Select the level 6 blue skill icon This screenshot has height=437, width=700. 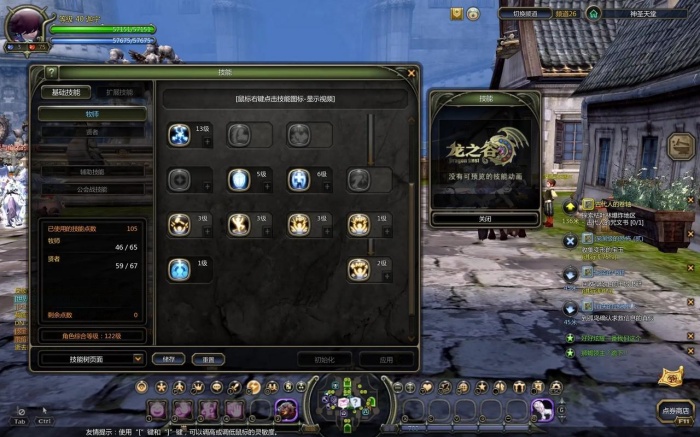299,180
